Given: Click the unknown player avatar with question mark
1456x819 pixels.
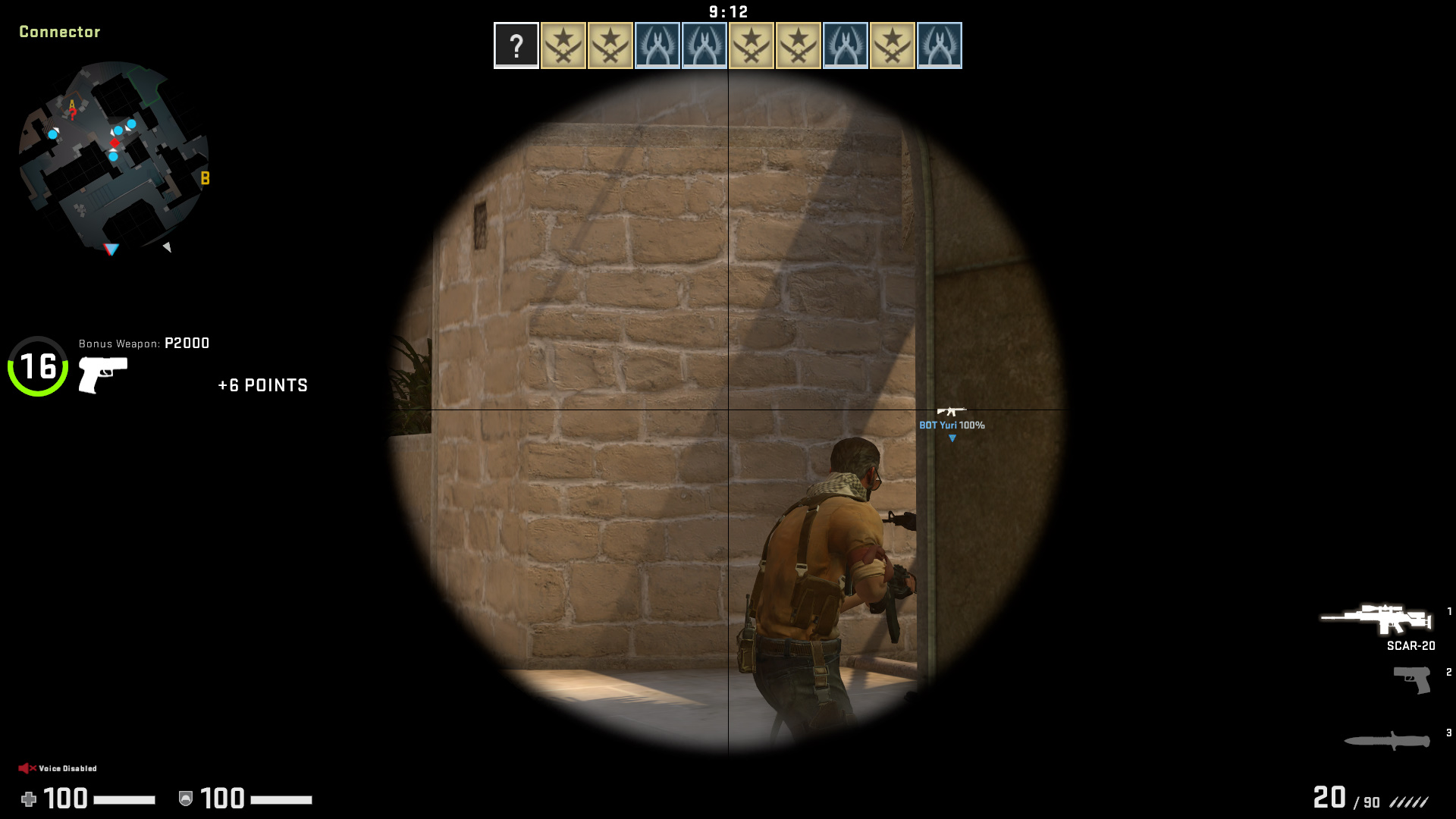Looking at the screenshot, I should coord(516,45).
